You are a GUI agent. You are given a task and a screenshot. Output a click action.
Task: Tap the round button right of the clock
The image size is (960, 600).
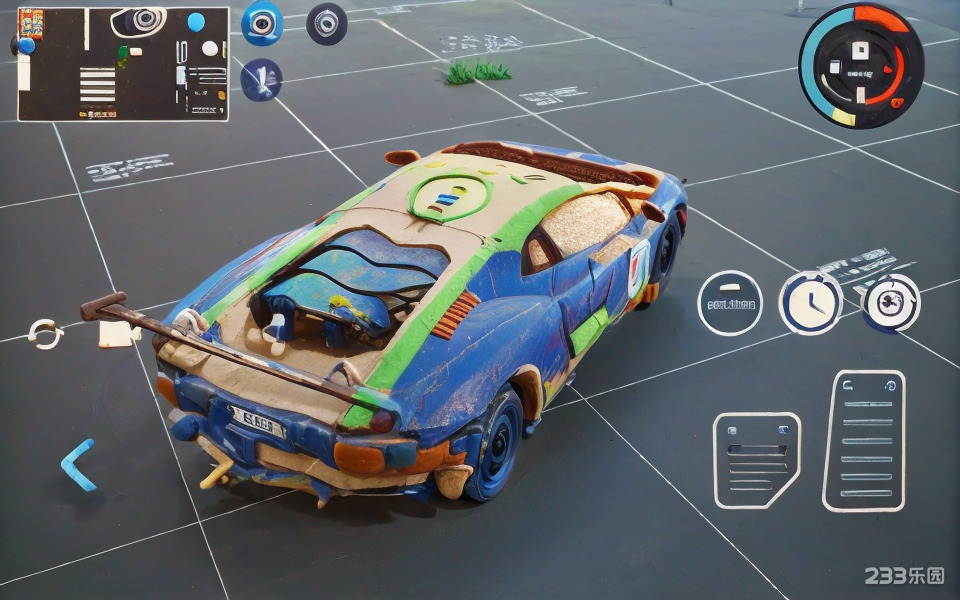(x=890, y=303)
